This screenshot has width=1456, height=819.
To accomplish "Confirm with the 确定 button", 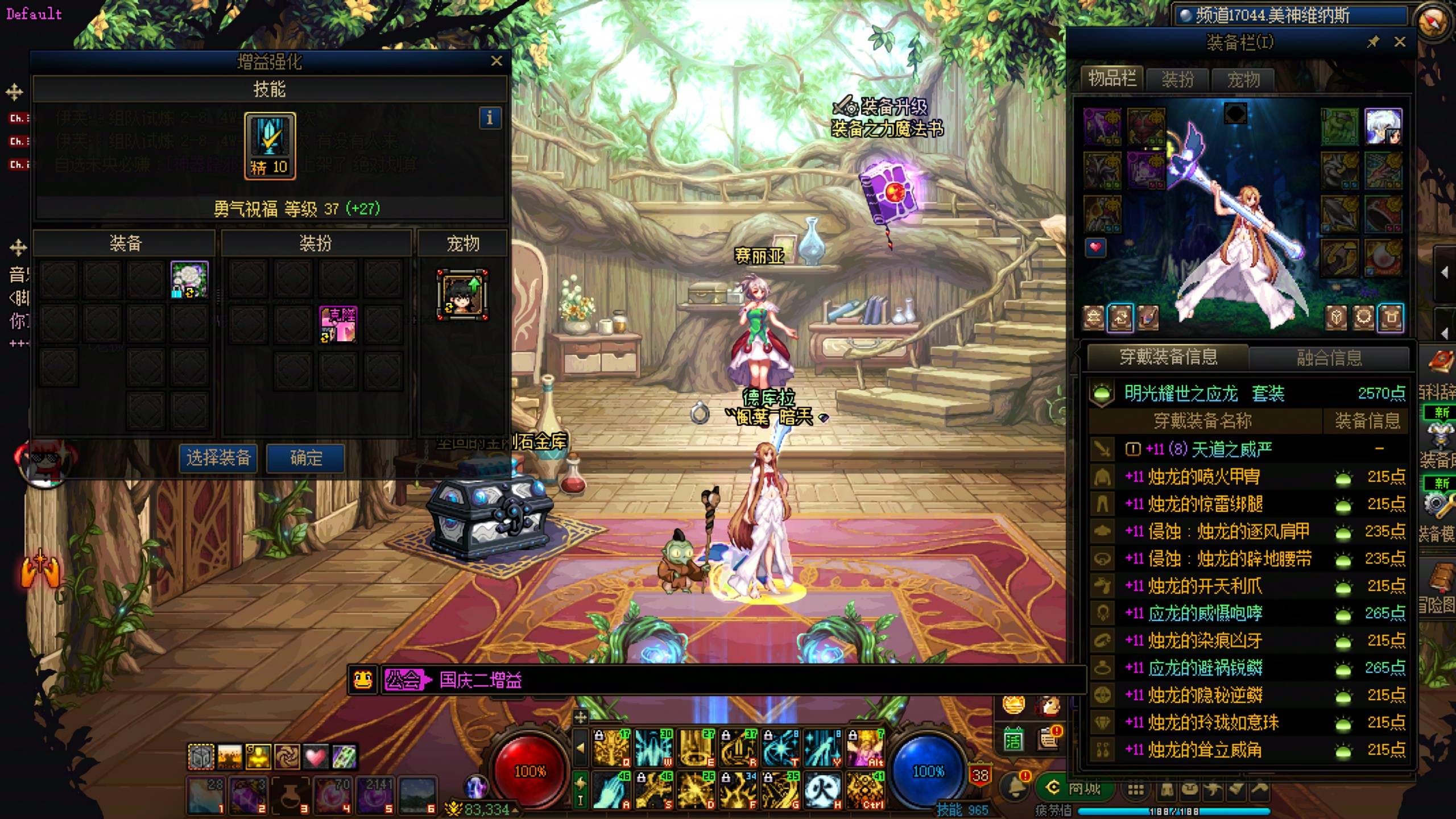I will 306,458.
